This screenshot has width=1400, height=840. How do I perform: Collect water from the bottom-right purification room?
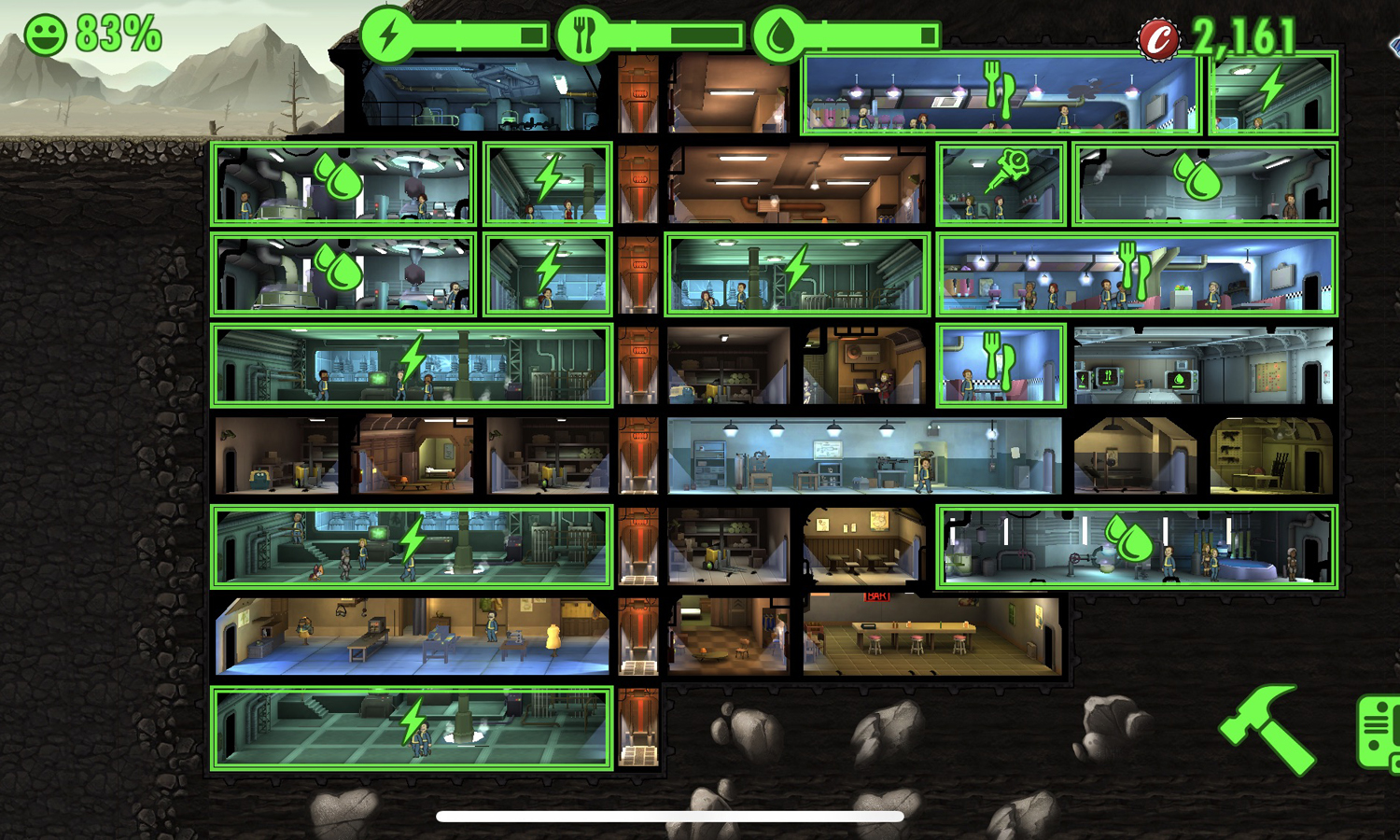pos(1129,546)
